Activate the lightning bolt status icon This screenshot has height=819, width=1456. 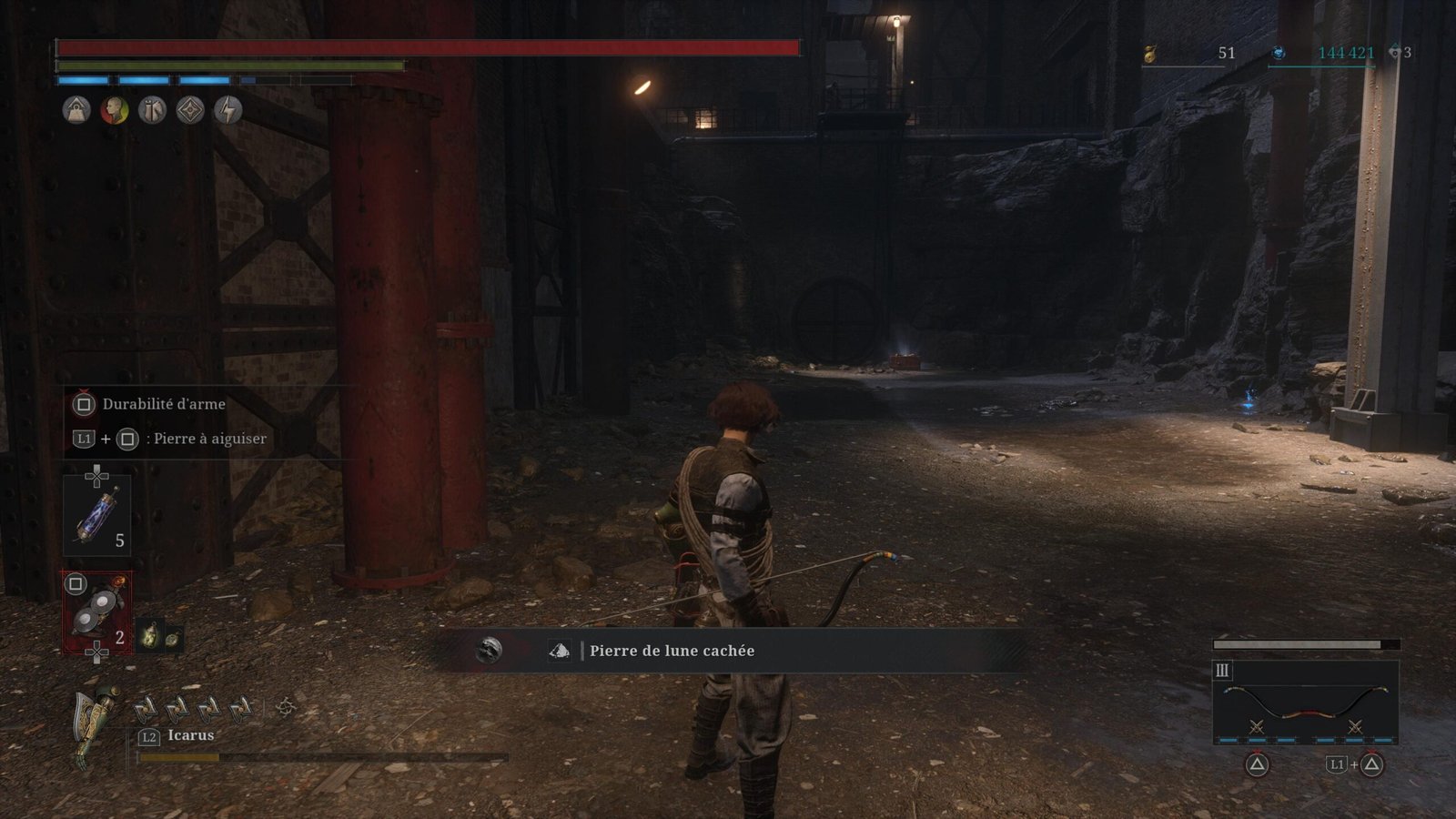[227, 111]
